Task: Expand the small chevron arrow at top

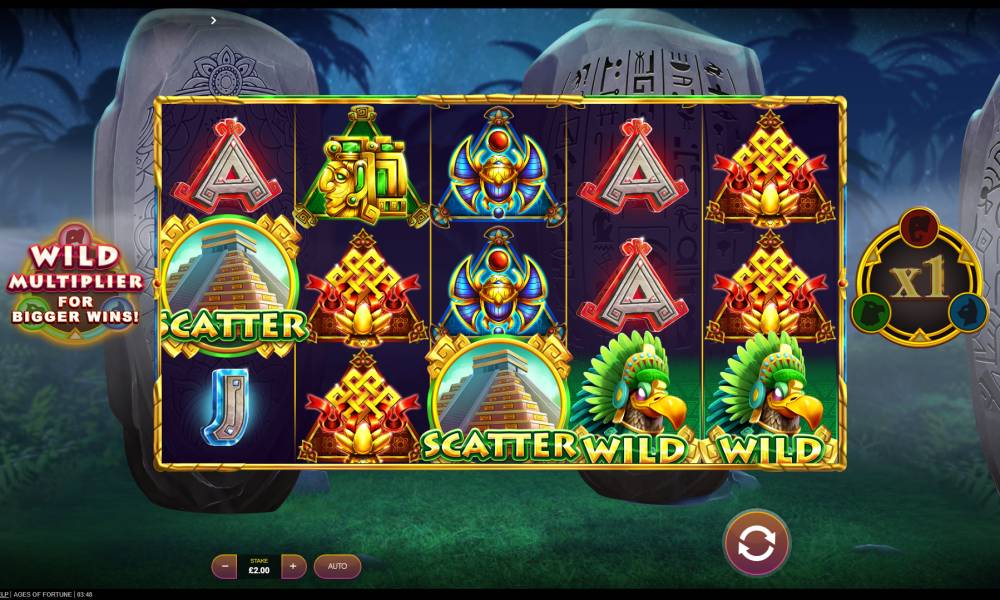Action: (x=214, y=20)
